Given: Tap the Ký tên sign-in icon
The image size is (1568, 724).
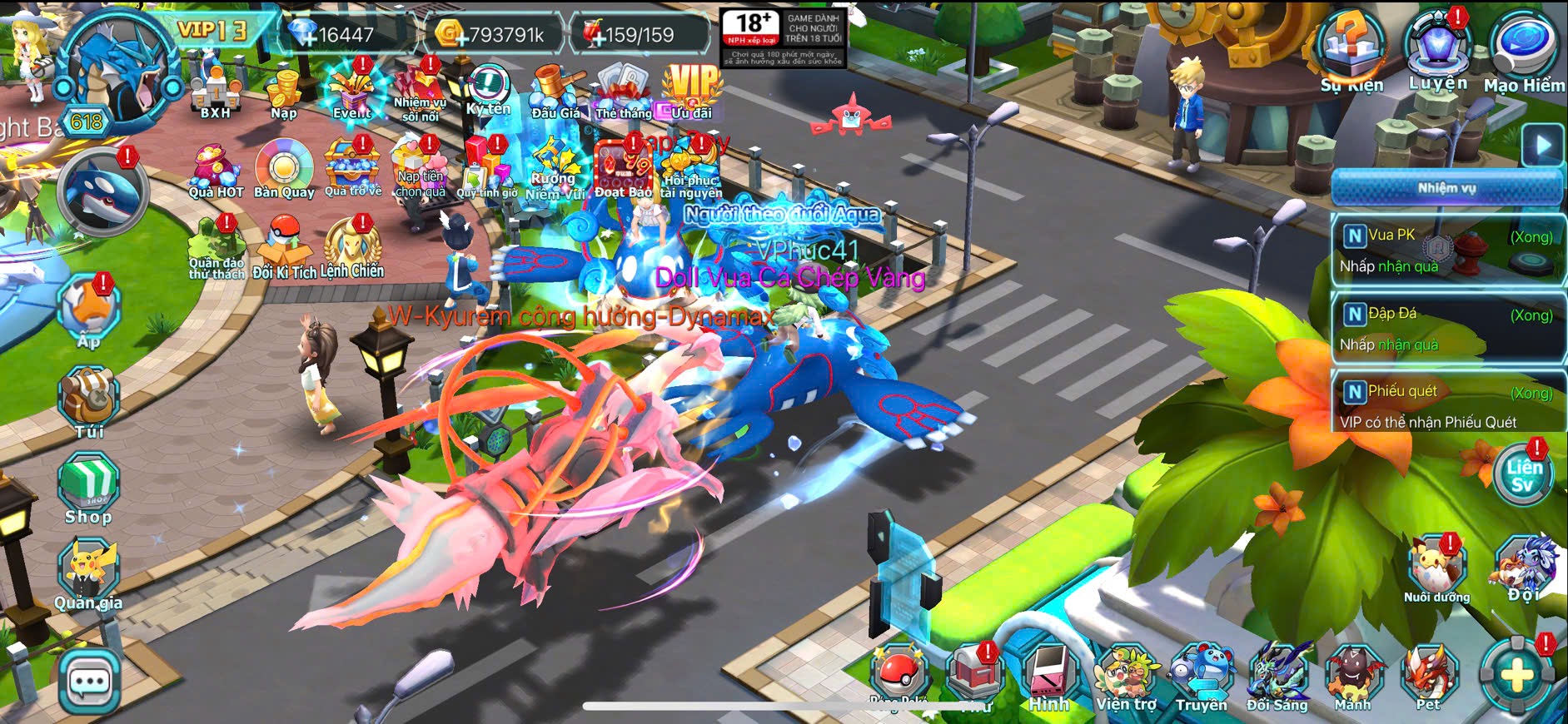Looking at the screenshot, I should [488, 90].
